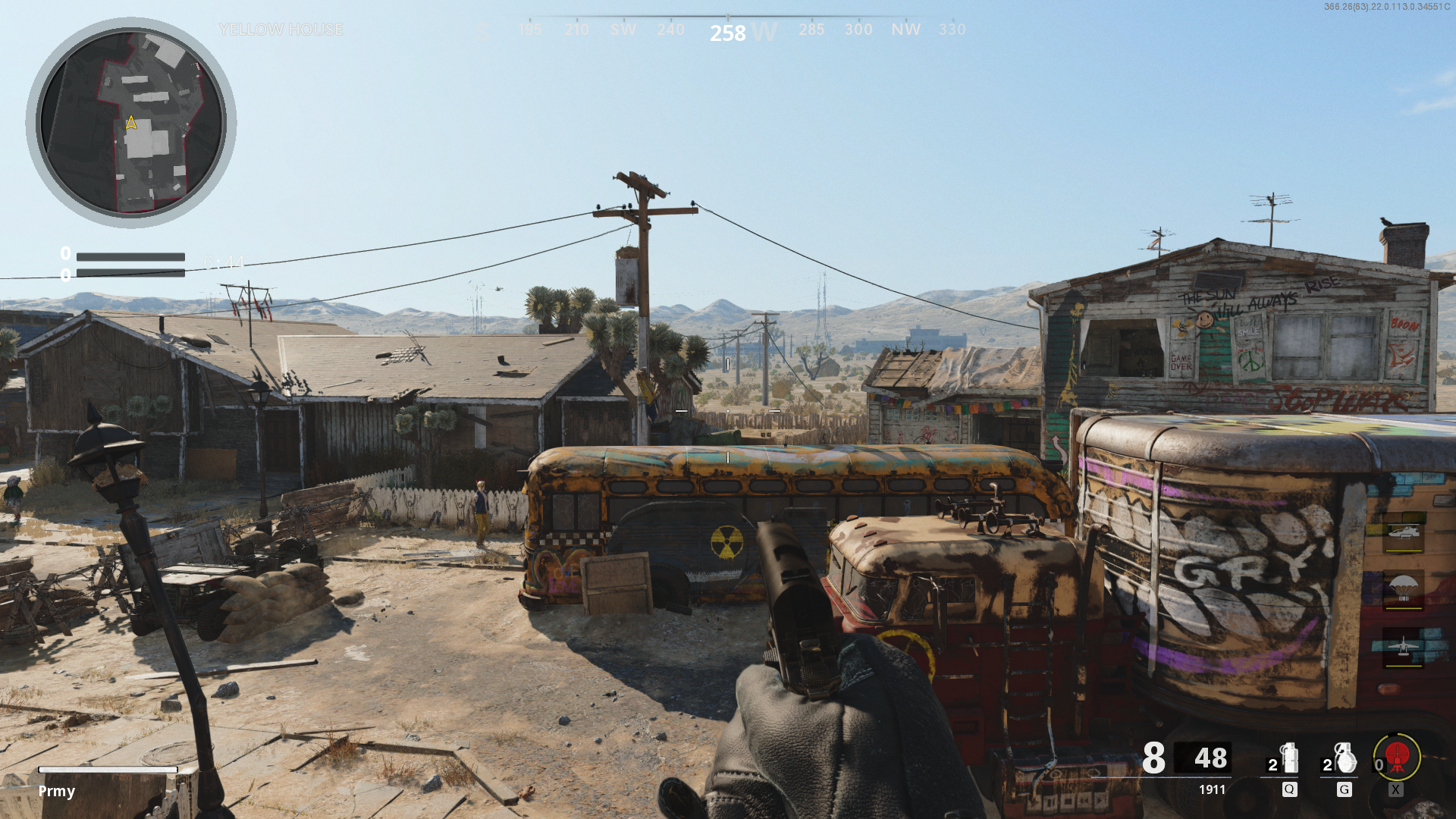Click the 1911 weapon name label

(1212, 789)
